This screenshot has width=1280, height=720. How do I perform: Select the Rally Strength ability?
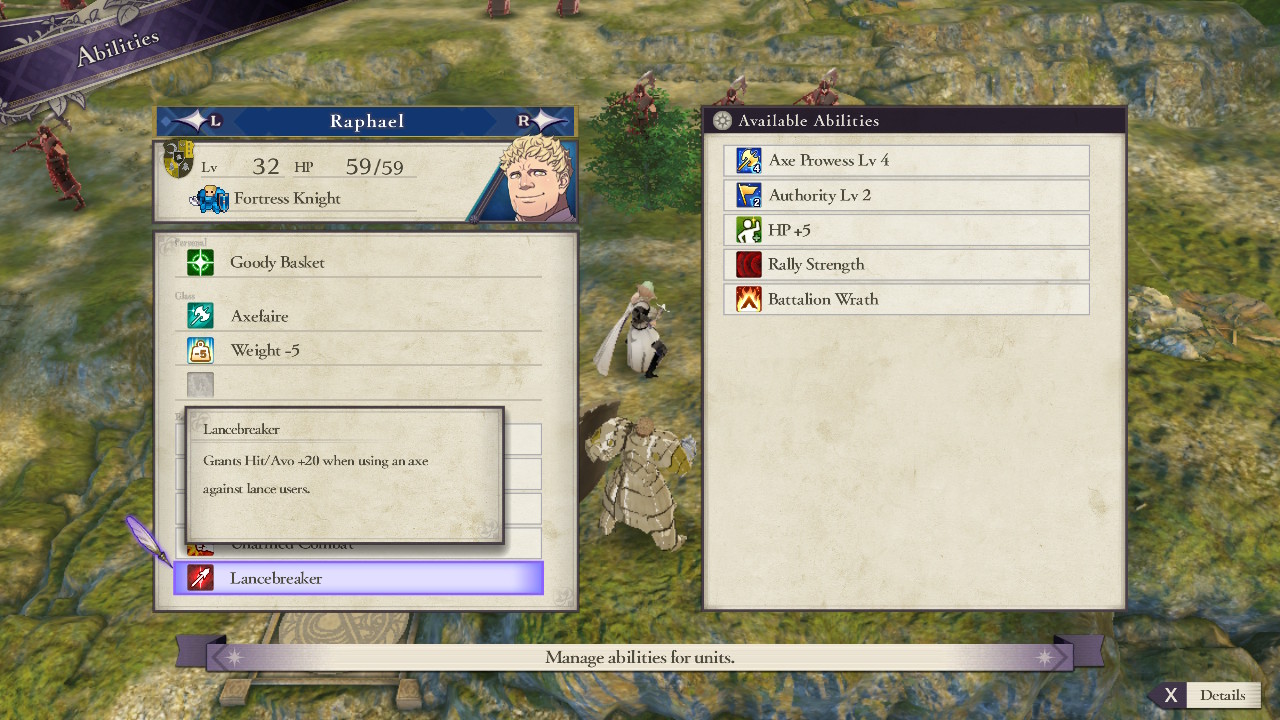906,265
